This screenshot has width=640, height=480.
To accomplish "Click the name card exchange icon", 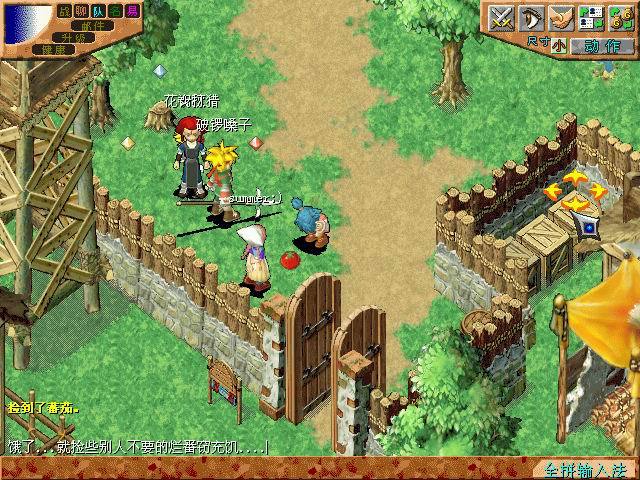I will point(590,17).
